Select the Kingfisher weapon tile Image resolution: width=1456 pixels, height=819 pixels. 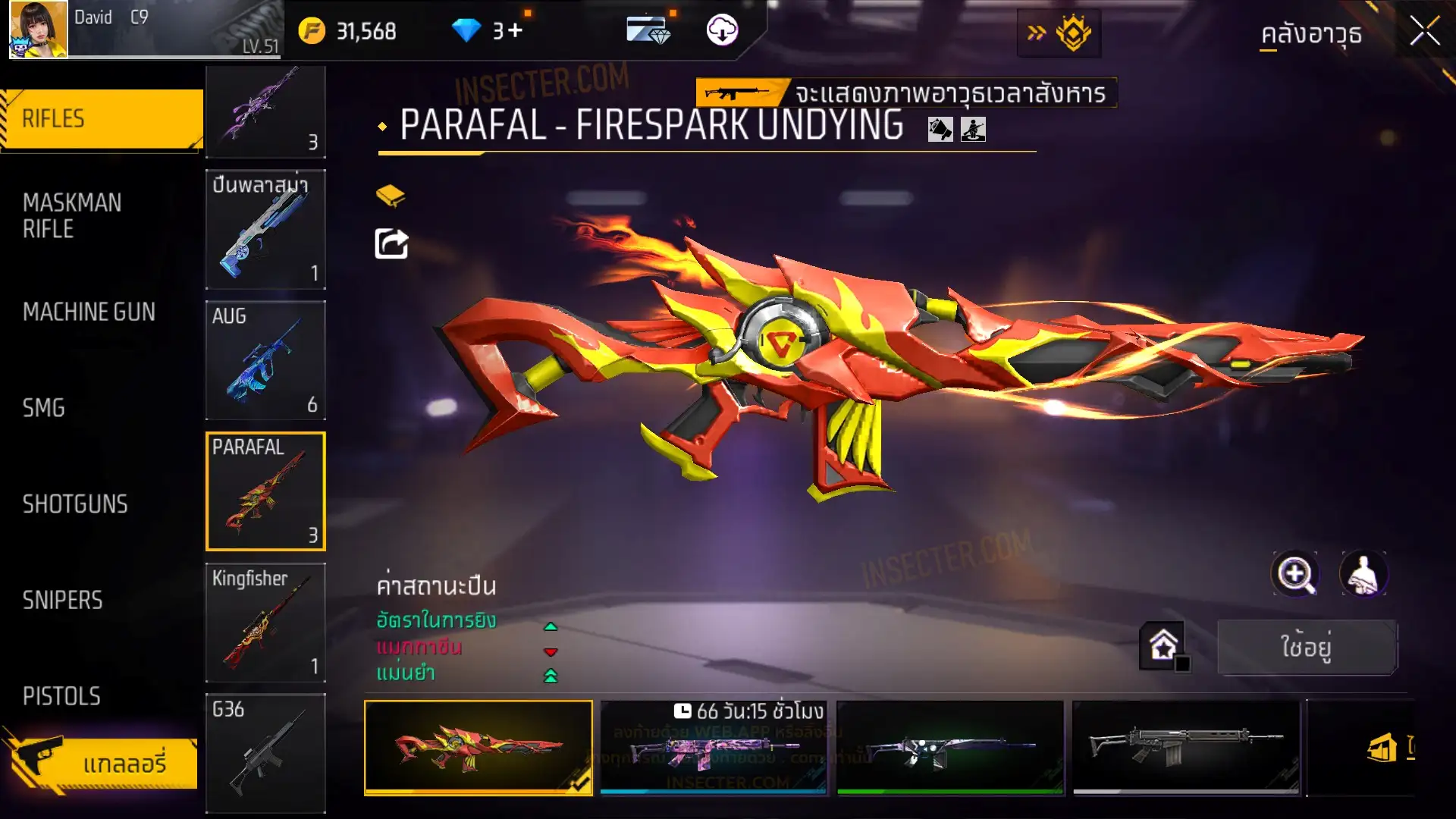265,623
